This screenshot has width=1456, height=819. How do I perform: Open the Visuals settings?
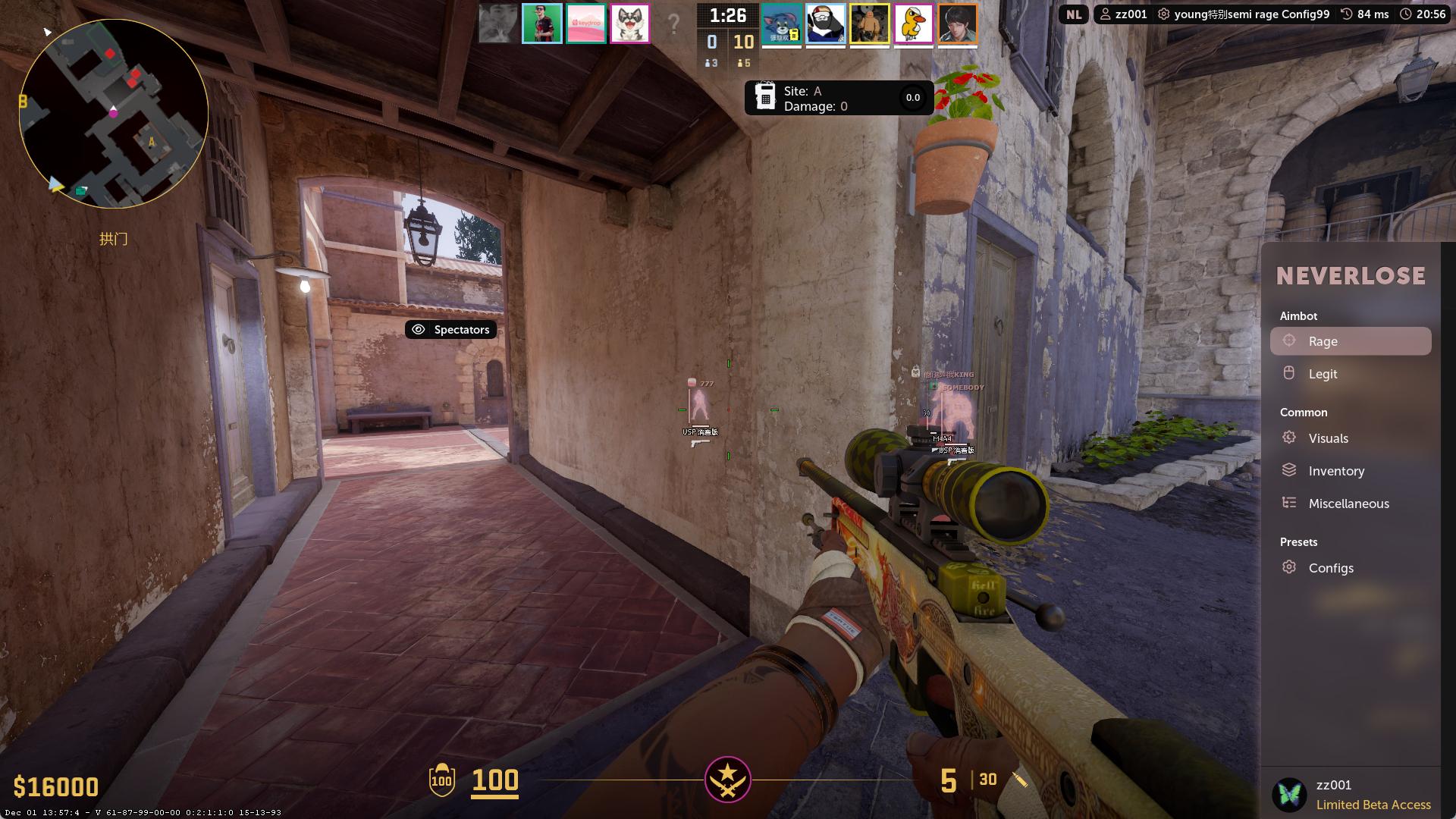click(1328, 438)
